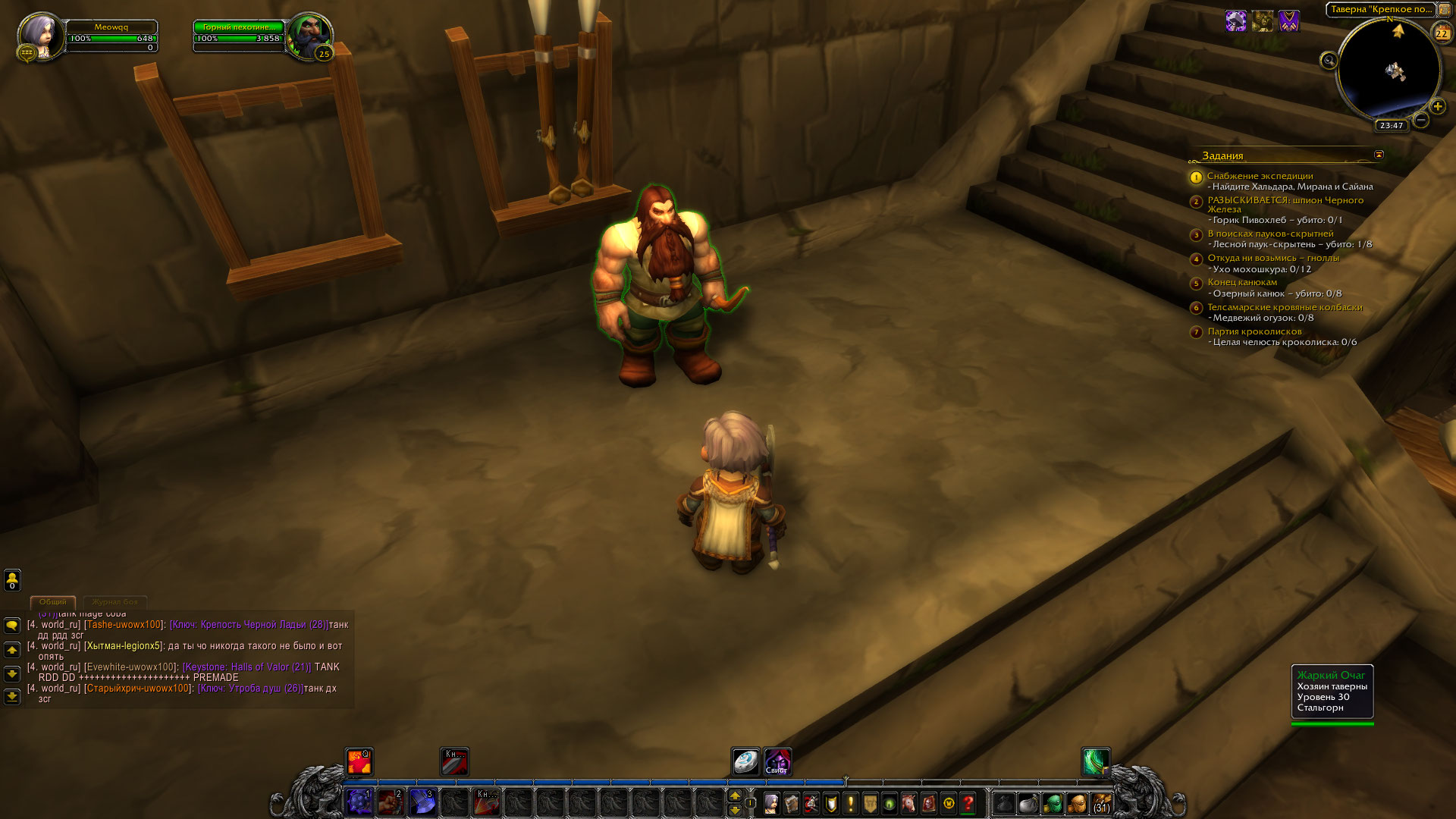
Task: Collapse the Задания quest tracker
Action: click(1379, 155)
